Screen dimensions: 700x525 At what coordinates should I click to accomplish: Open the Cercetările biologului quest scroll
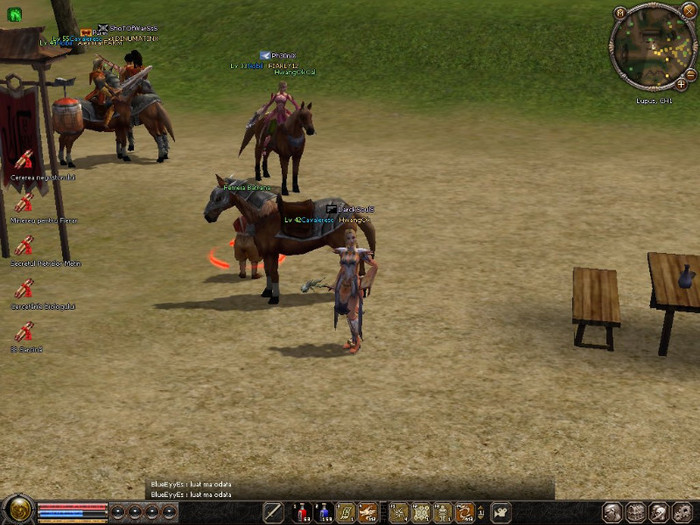pyautogui.click(x=23, y=288)
